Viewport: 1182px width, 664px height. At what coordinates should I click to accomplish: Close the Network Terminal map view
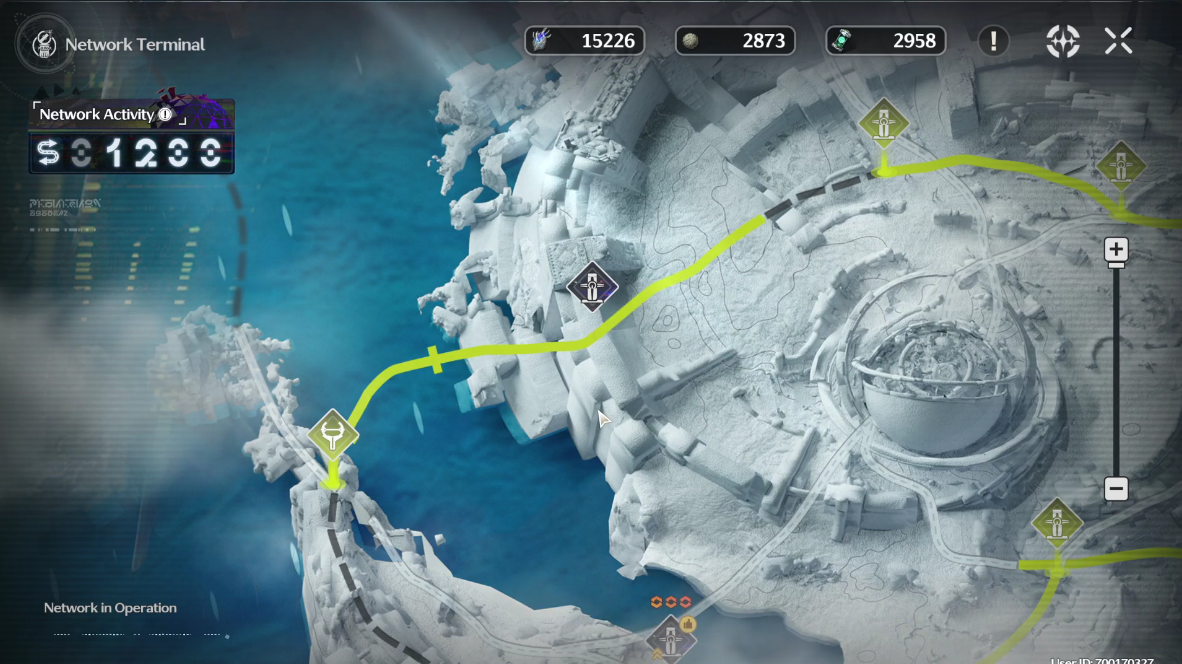pyautogui.click(x=1118, y=41)
